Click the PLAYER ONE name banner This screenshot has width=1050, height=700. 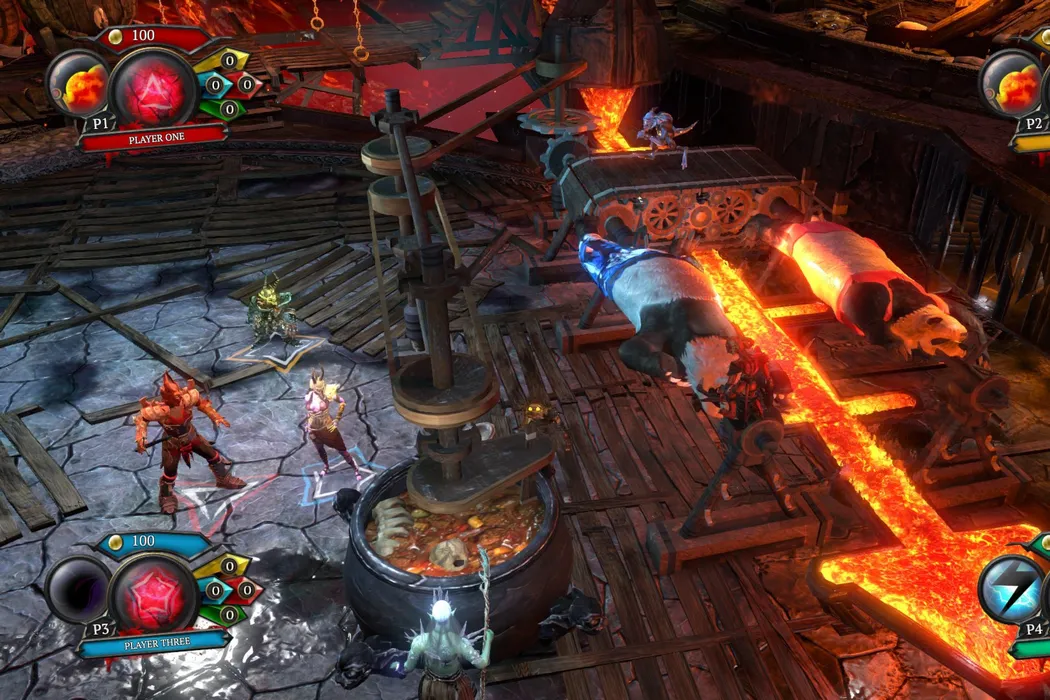point(152,139)
